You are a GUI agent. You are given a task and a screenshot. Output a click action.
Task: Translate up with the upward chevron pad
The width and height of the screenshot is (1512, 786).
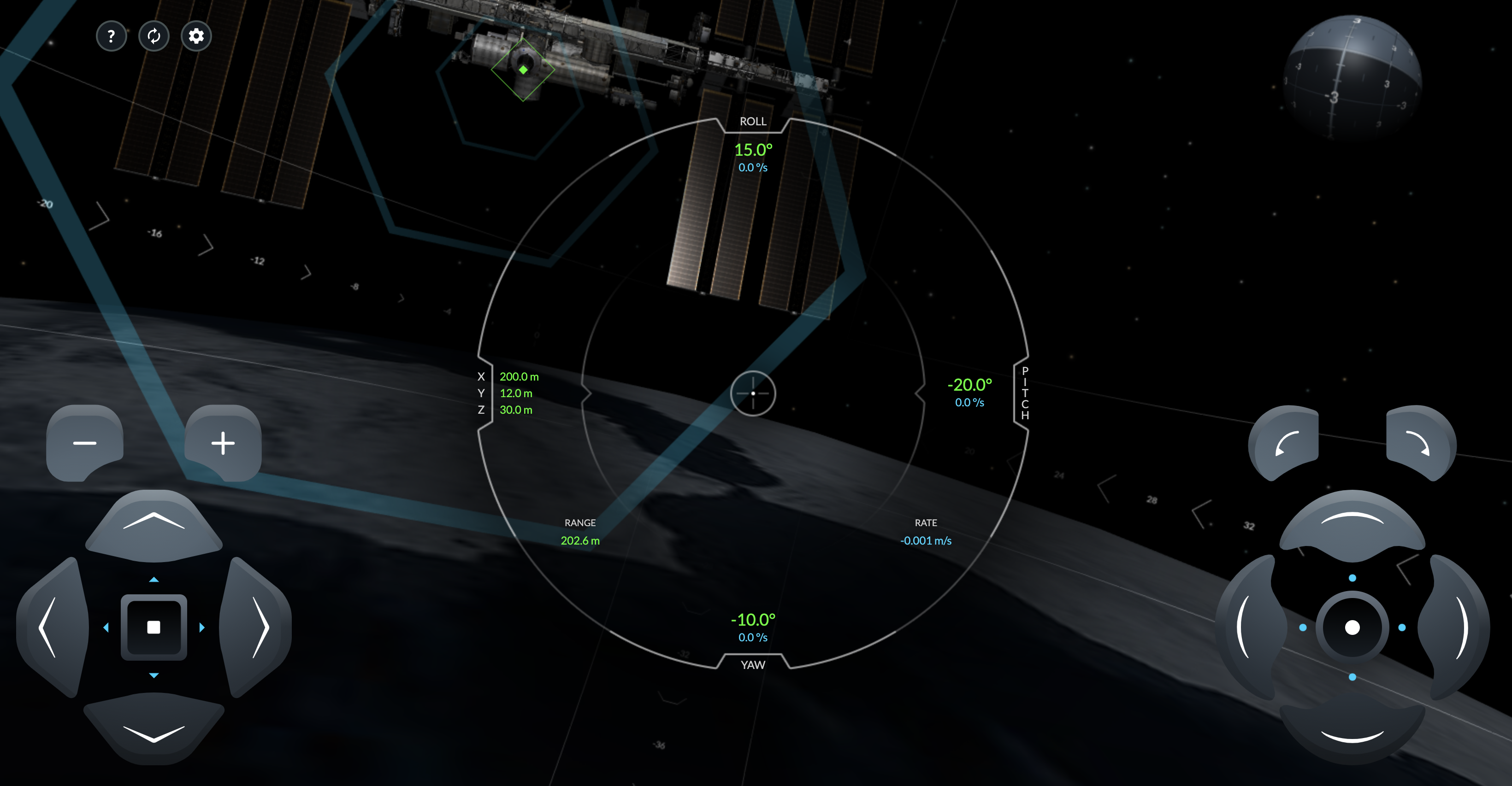coord(154,524)
